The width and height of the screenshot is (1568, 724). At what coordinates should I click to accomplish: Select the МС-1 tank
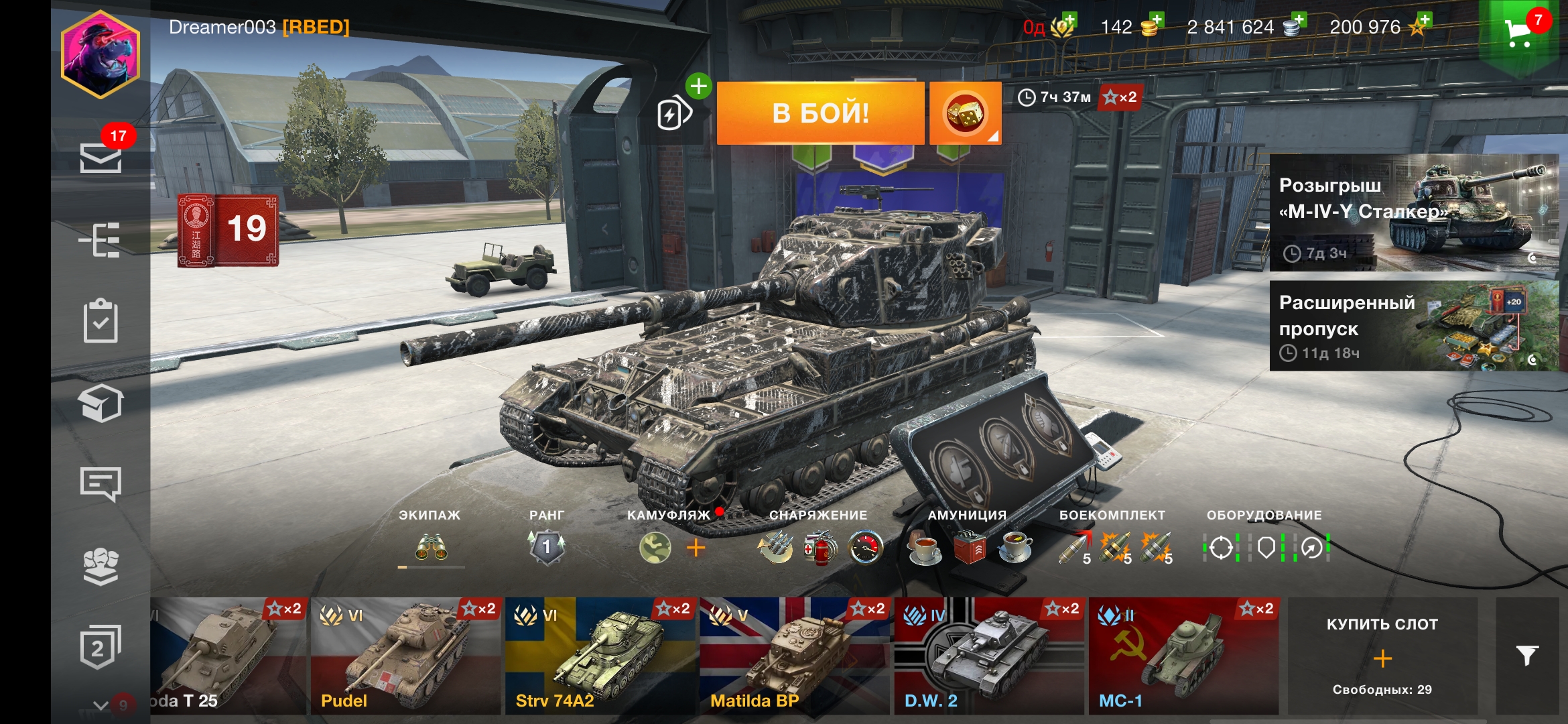point(1183,656)
